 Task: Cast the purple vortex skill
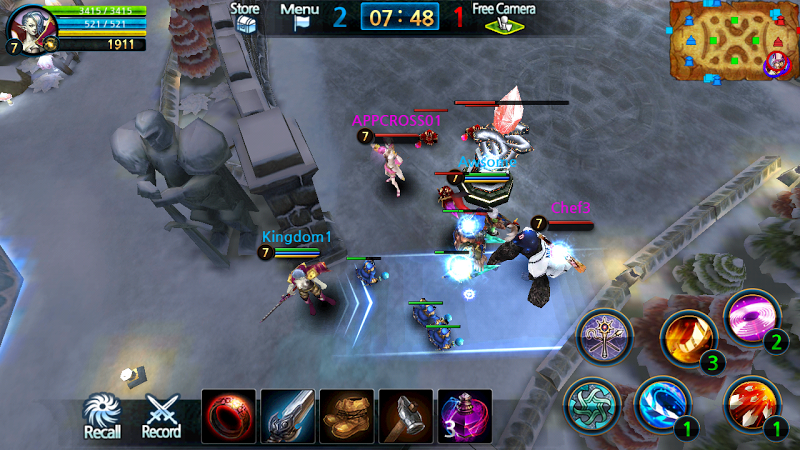[752, 316]
